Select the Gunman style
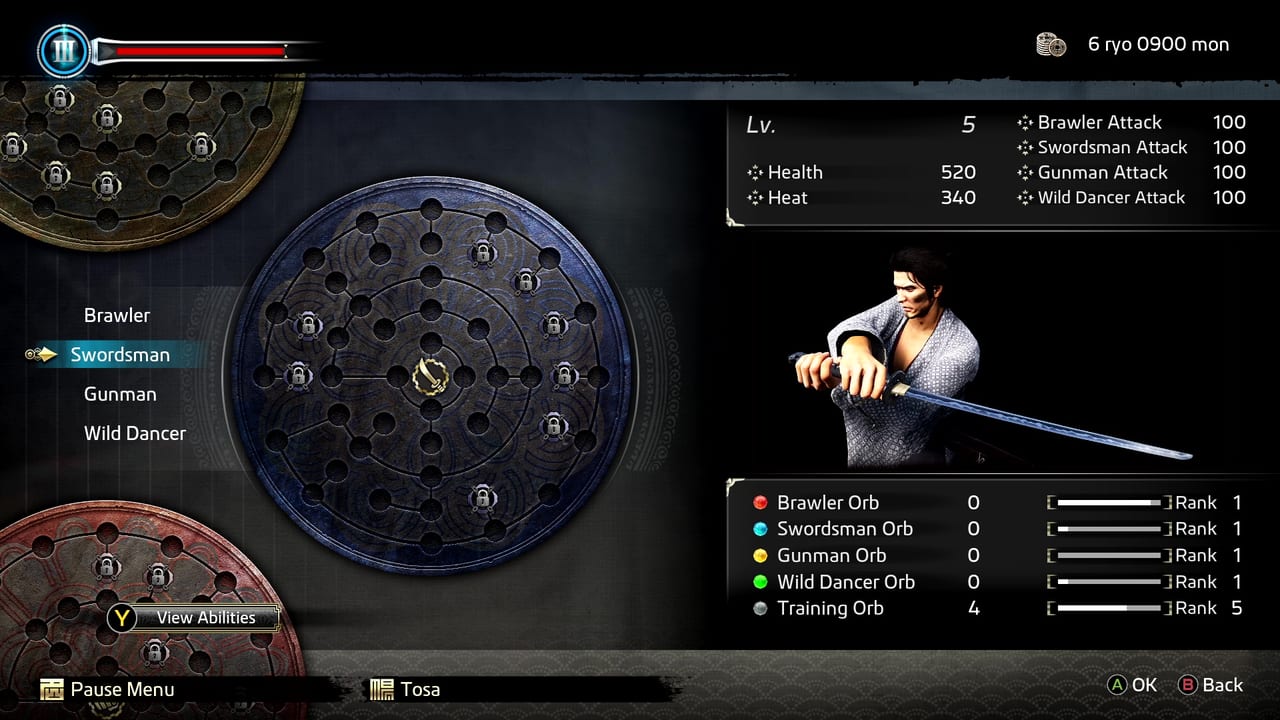1280x720 pixels. pos(120,394)
